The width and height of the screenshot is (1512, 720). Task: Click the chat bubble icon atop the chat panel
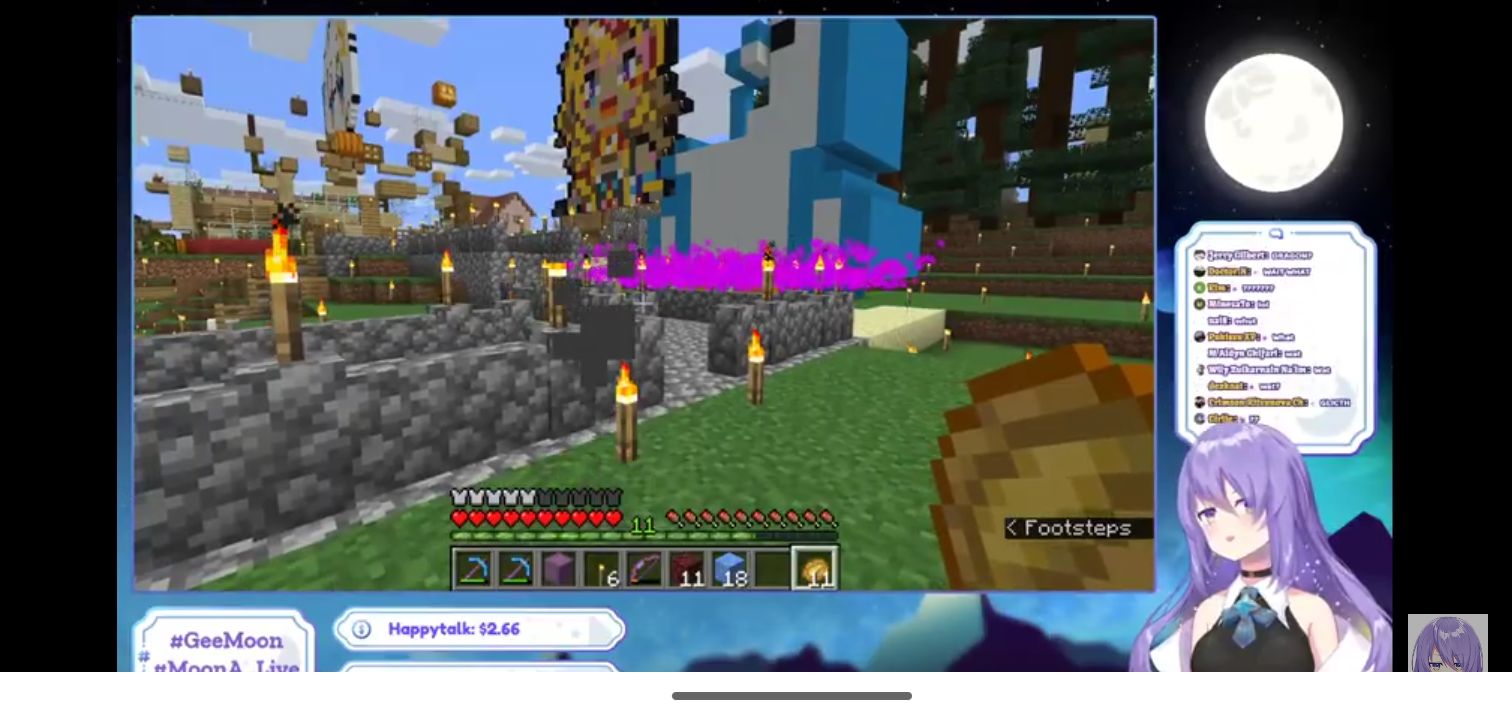[x=1275, y=232]
